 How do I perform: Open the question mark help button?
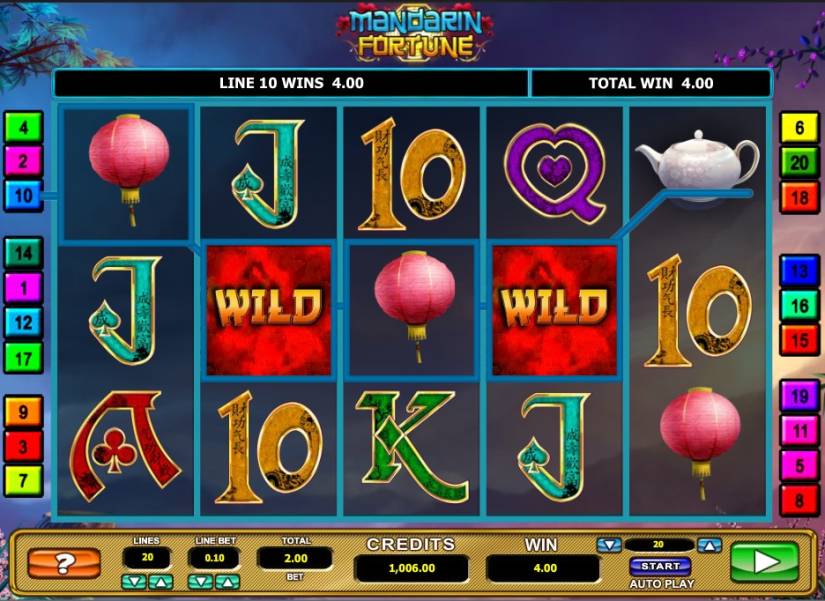click(64, 563)
